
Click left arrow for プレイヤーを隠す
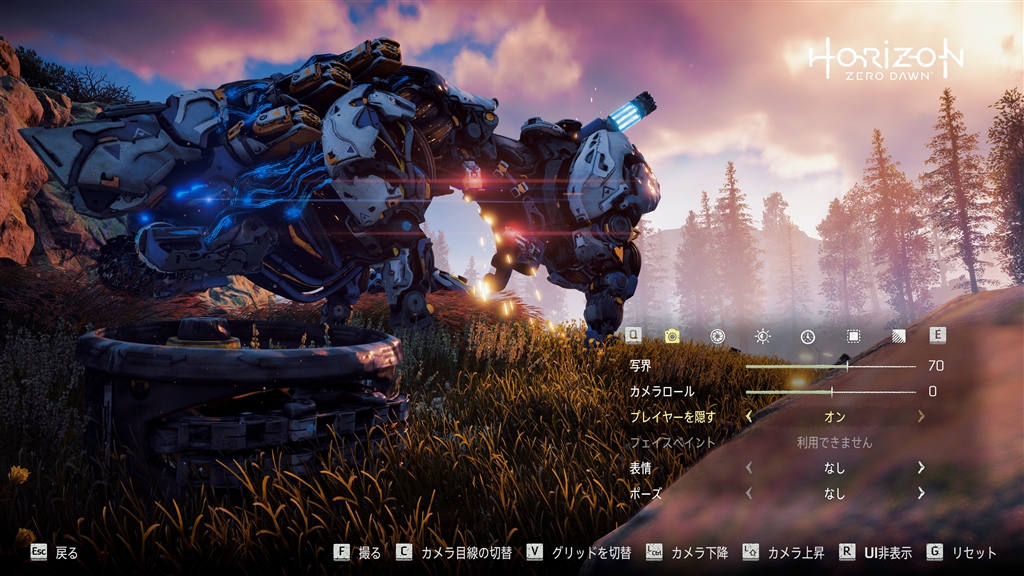[749, 416]
